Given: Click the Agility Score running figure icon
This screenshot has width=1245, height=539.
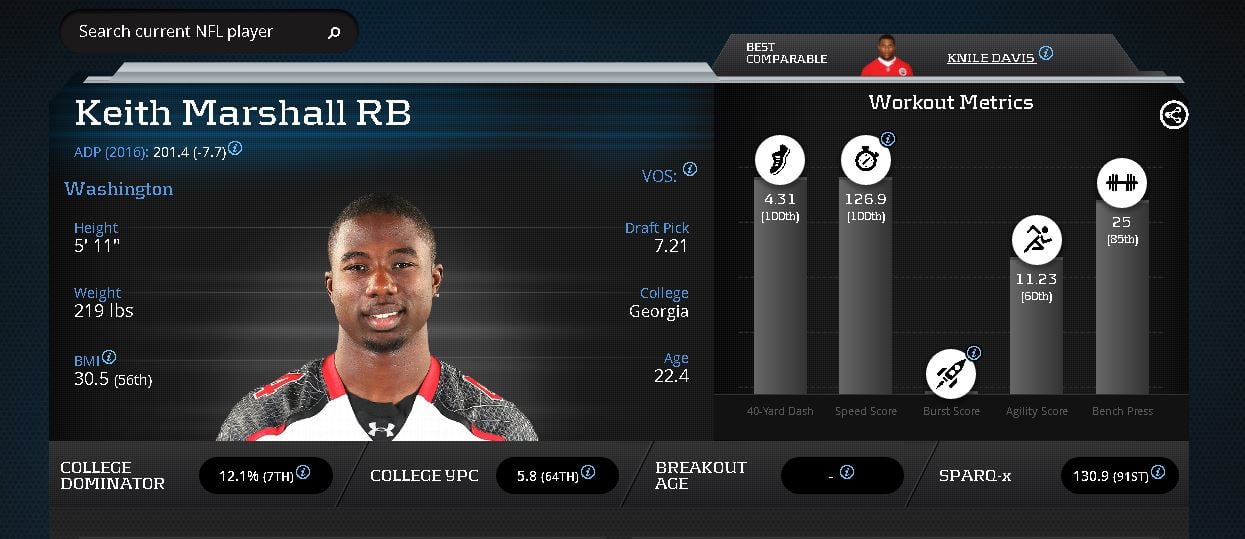Looking at the screenshot, I should (x=1036, y=240).
